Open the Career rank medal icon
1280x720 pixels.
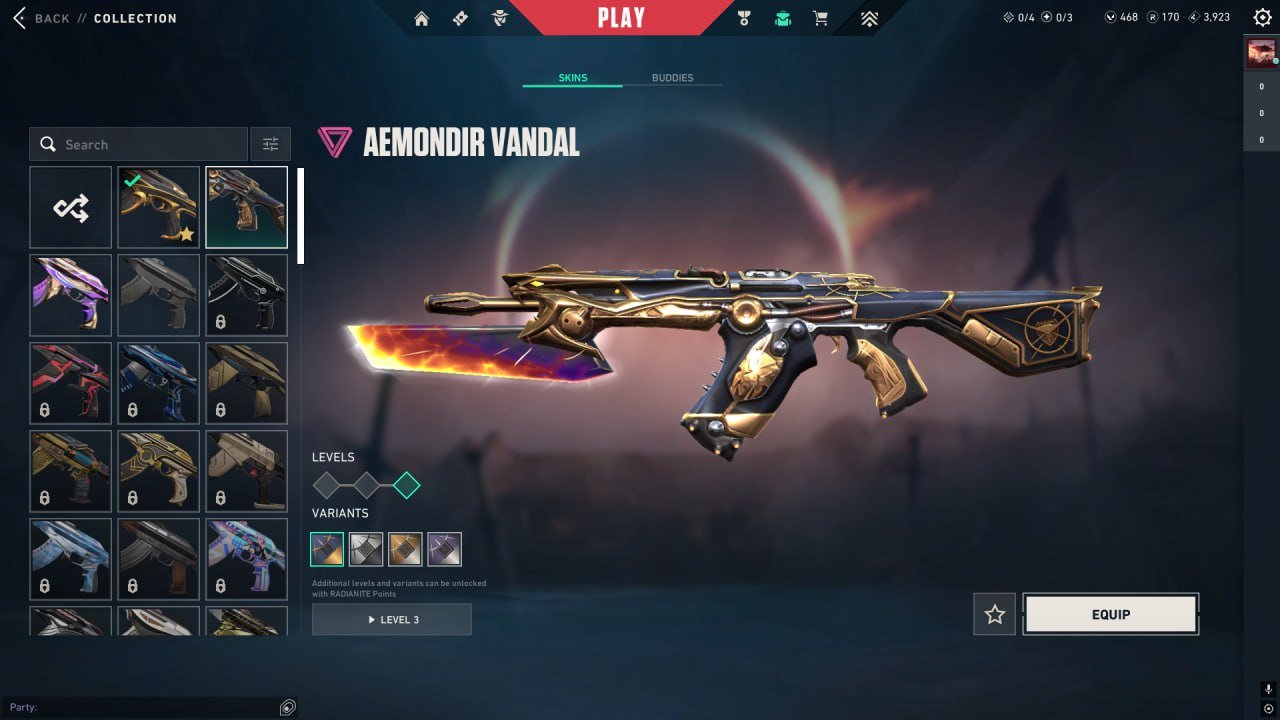point(742,17)
